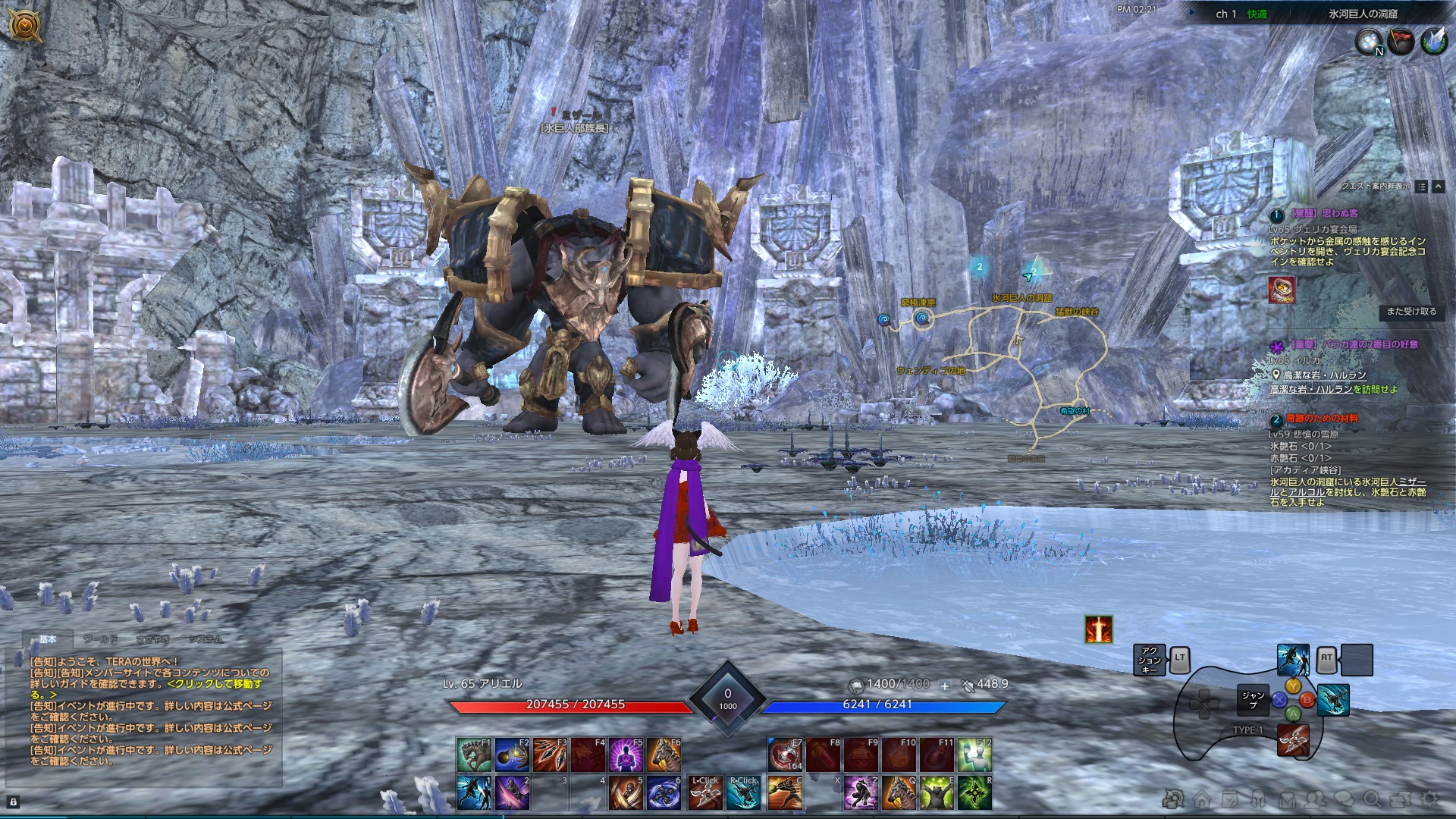Click the round orb icon marked N
Screen dimensions: 1456x819
(1370, 42)
